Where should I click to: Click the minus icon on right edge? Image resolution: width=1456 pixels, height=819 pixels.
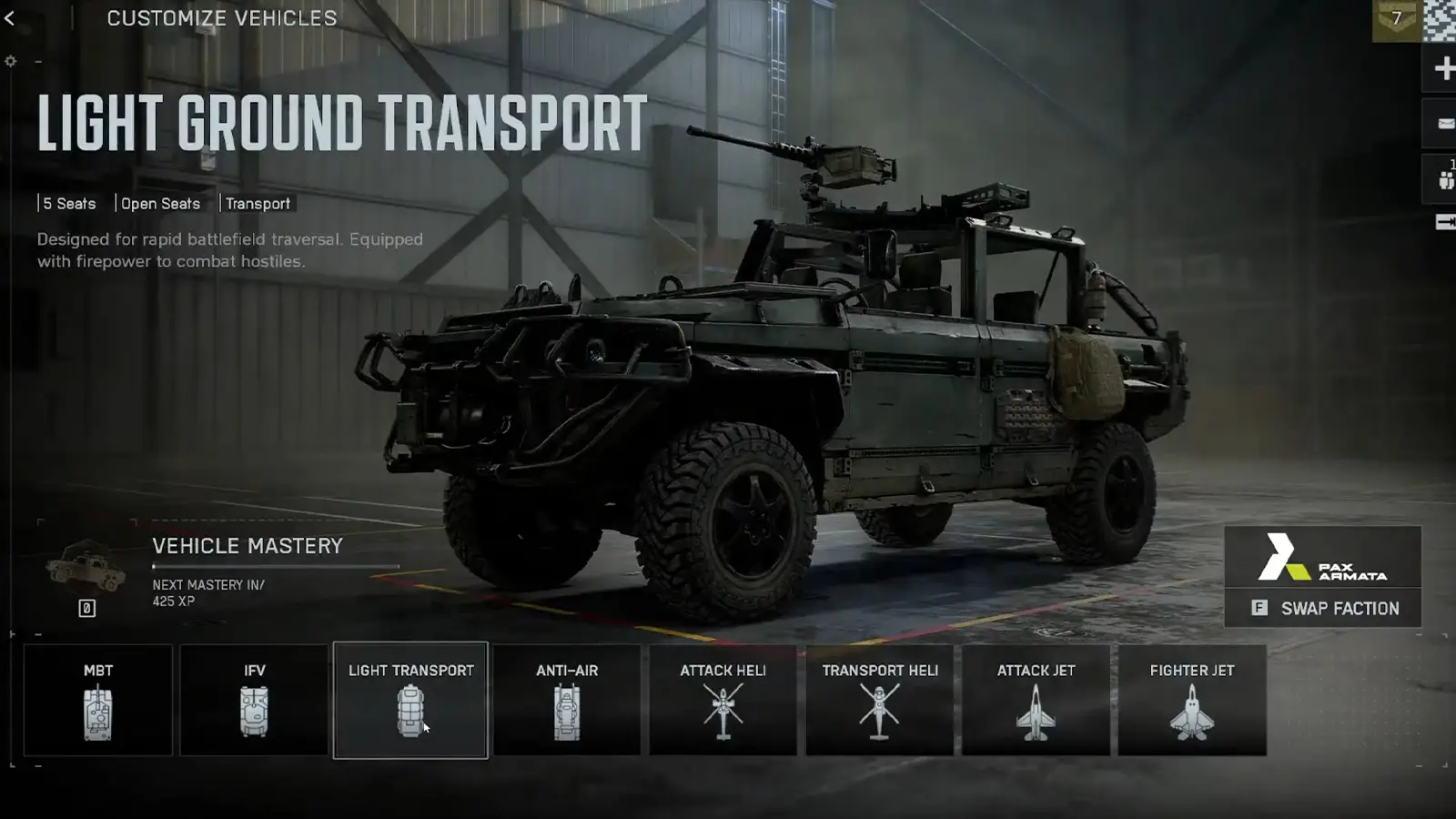[x=1443, y=124]
